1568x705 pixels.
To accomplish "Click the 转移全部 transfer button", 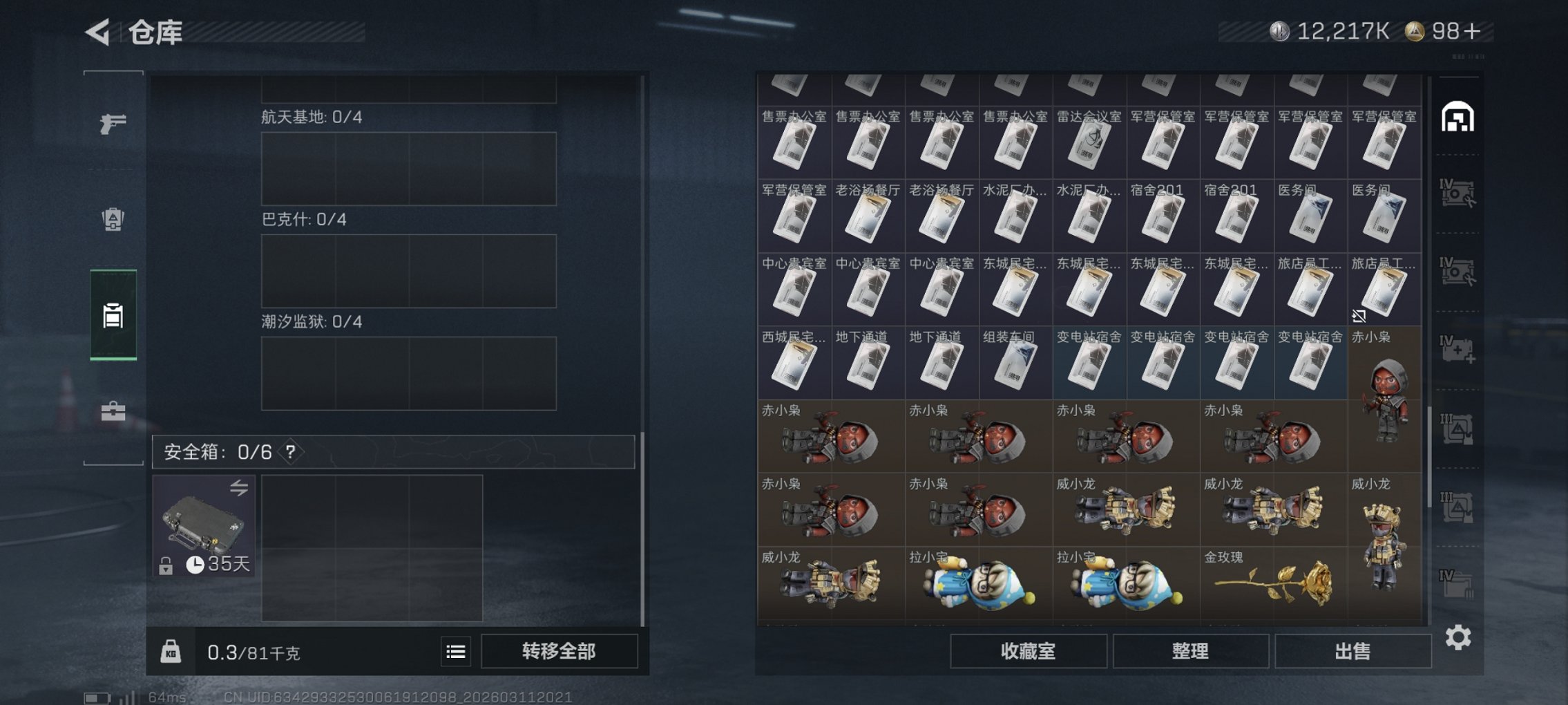I will (x=561, y=650).
